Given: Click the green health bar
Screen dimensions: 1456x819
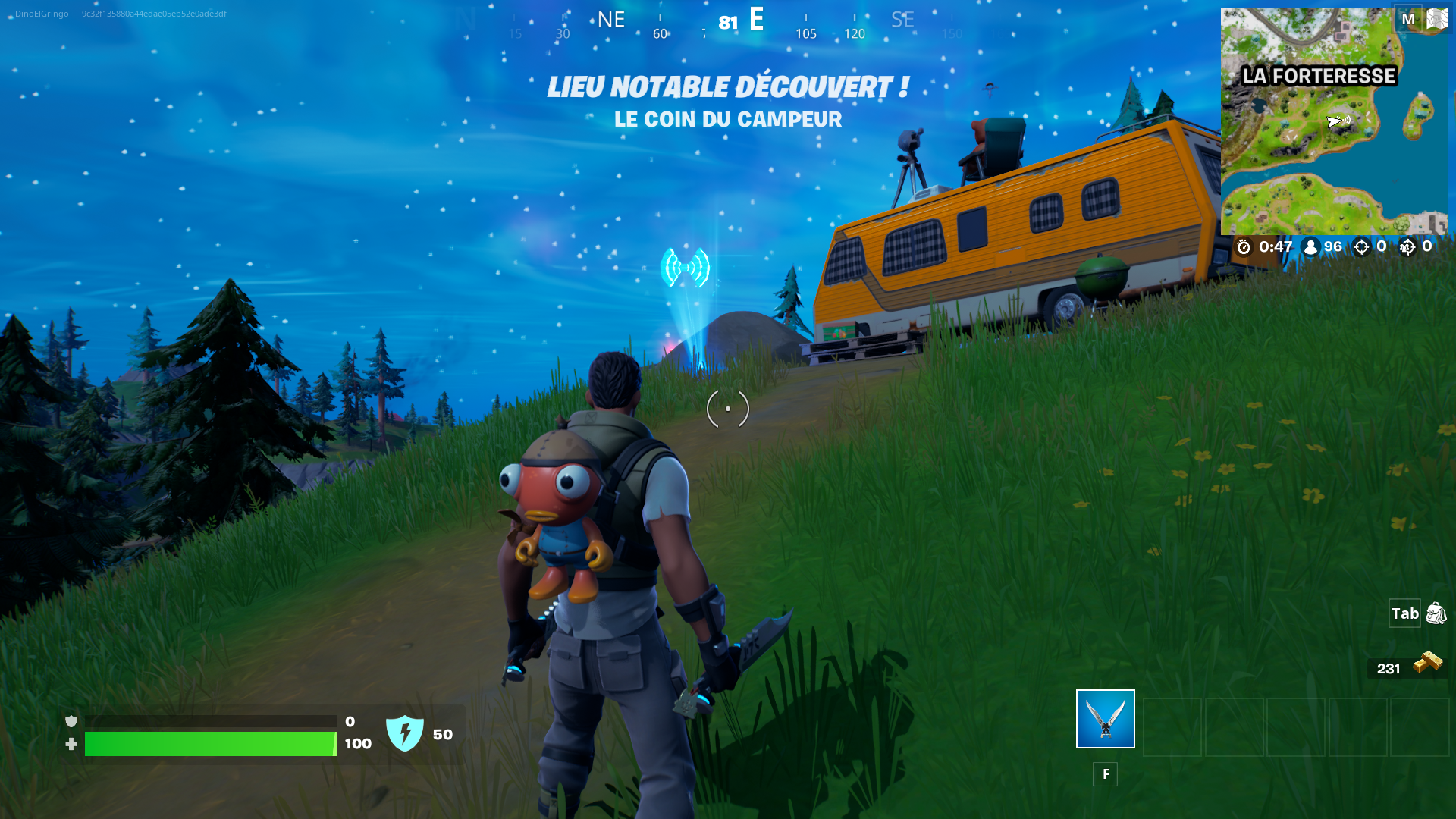Looking at the screenshot, I should (211, 744).
